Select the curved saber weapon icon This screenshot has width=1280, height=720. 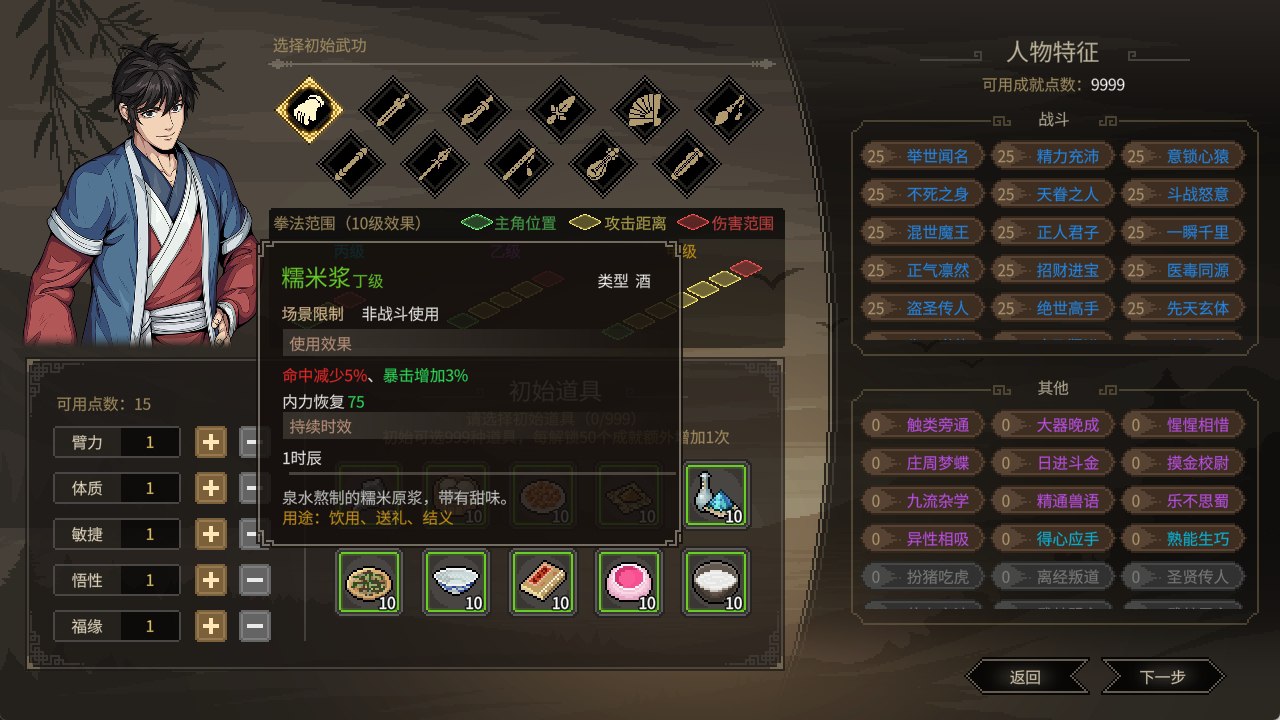[x=476, y=111]
